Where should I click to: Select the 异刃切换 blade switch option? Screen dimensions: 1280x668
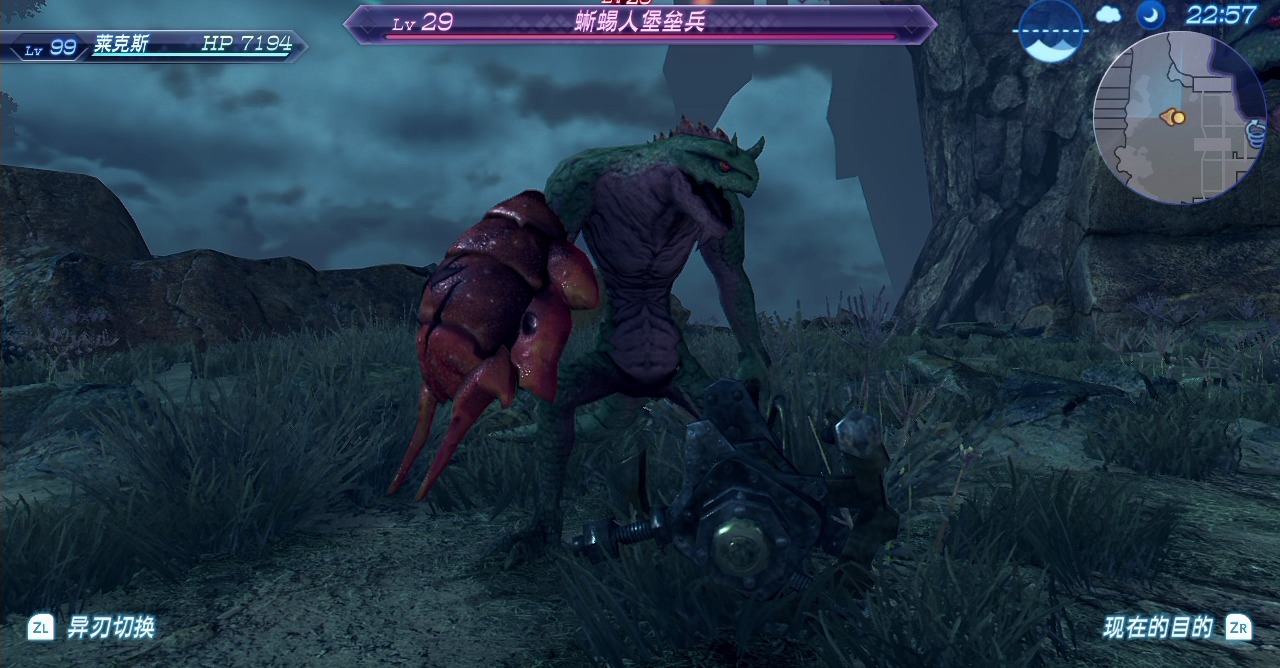click(92, 628)
